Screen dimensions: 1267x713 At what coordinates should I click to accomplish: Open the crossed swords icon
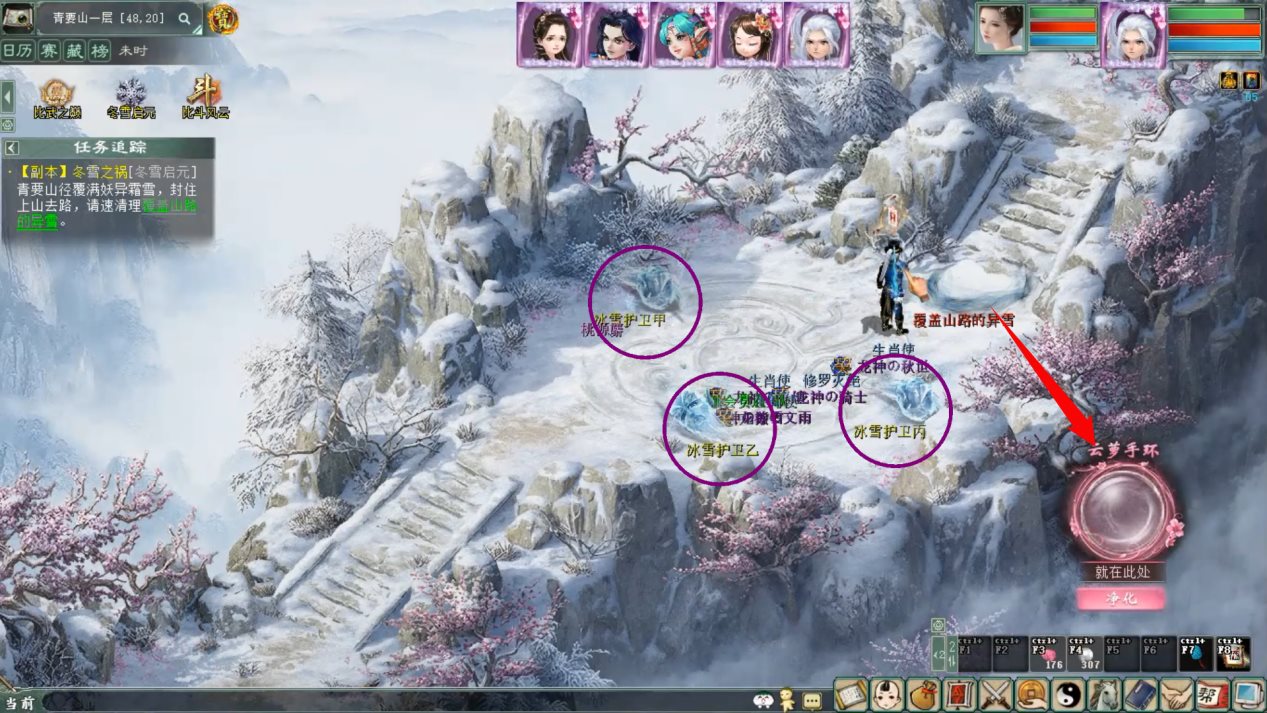pos(998,693)
